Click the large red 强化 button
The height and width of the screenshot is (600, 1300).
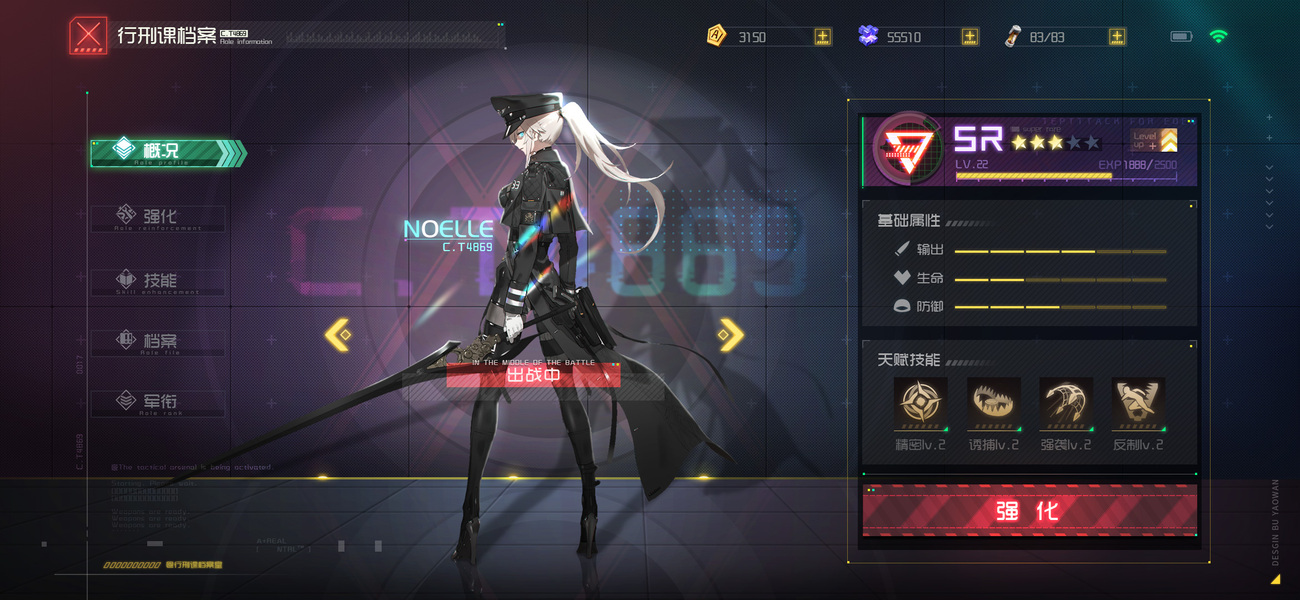point(1029,511)
